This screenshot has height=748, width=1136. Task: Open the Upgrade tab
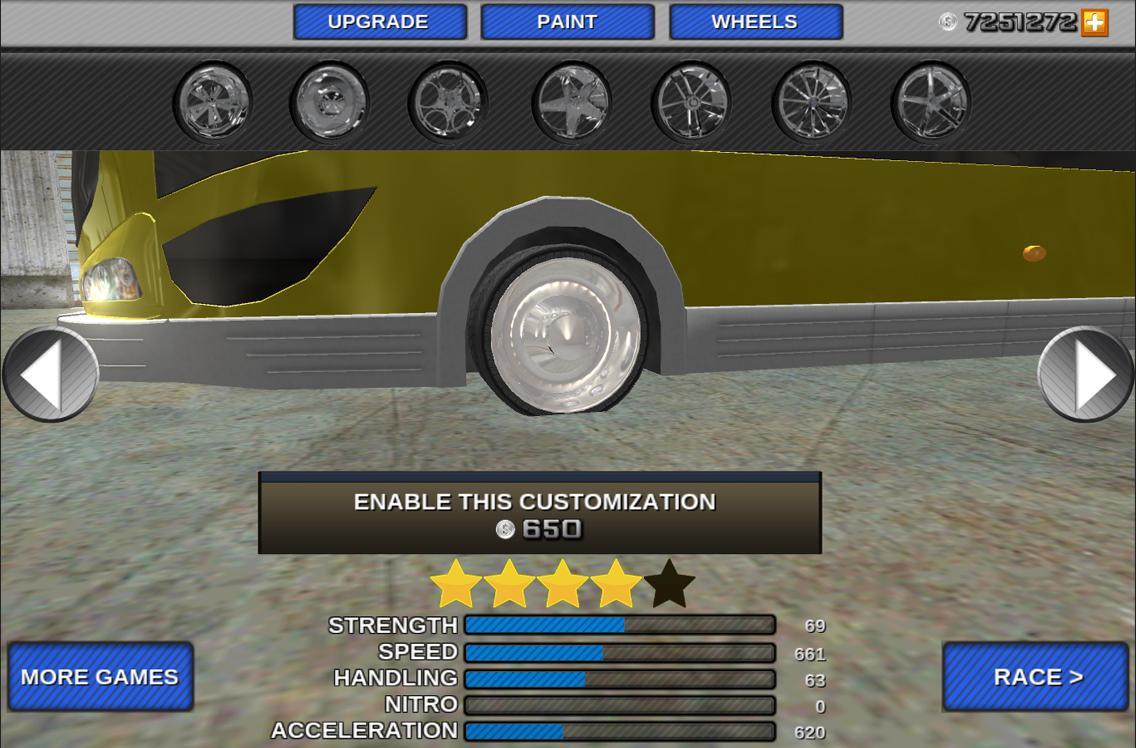pos(379,22)
